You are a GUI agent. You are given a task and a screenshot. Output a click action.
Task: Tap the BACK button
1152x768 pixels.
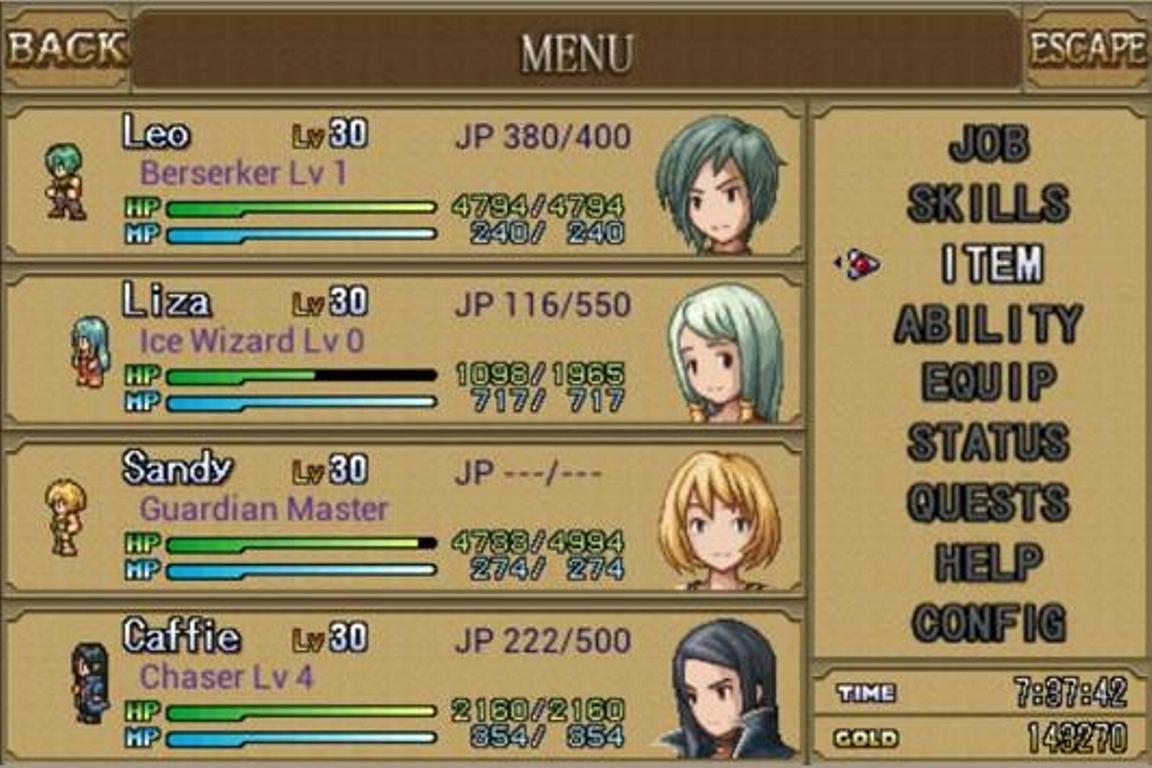click(x=66, y=48)
